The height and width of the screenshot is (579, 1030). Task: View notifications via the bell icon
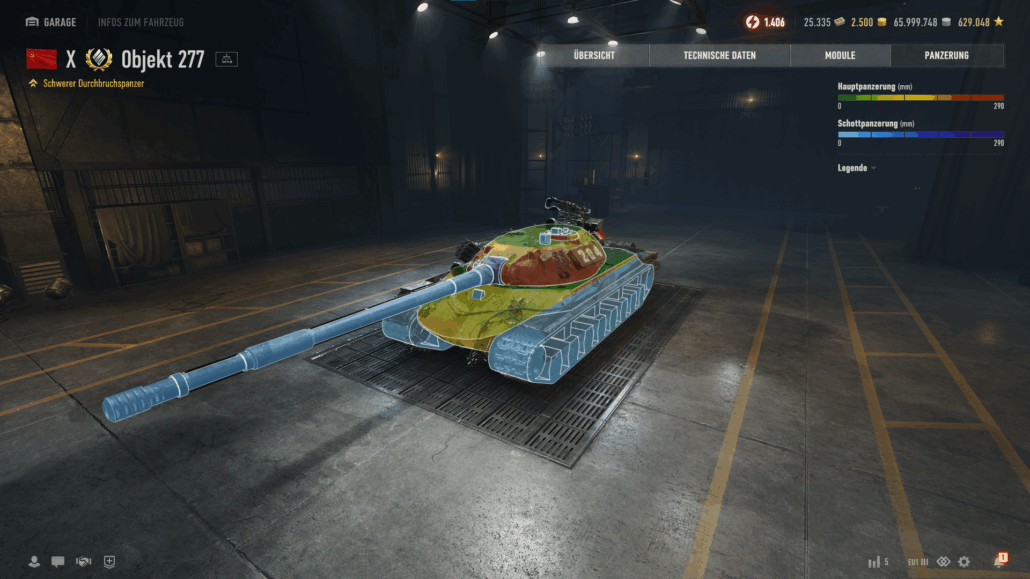[998, 561]
